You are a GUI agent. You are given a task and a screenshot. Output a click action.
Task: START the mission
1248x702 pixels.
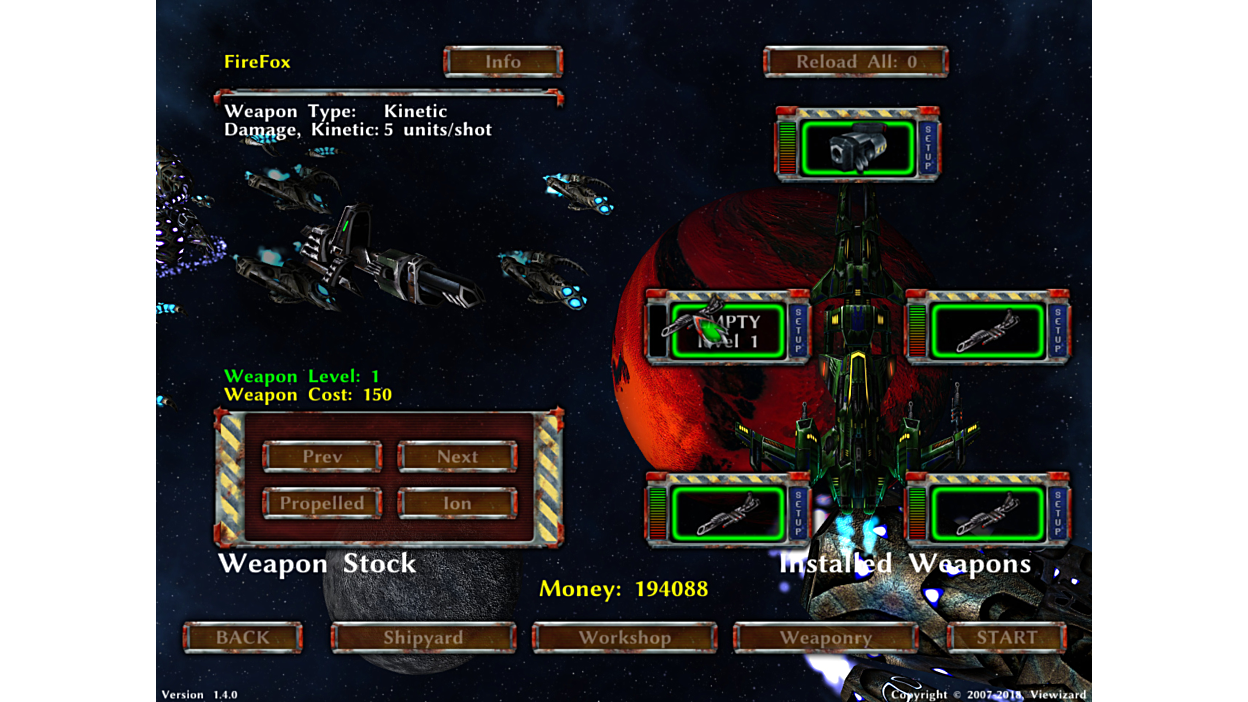tap(1006, 638)
